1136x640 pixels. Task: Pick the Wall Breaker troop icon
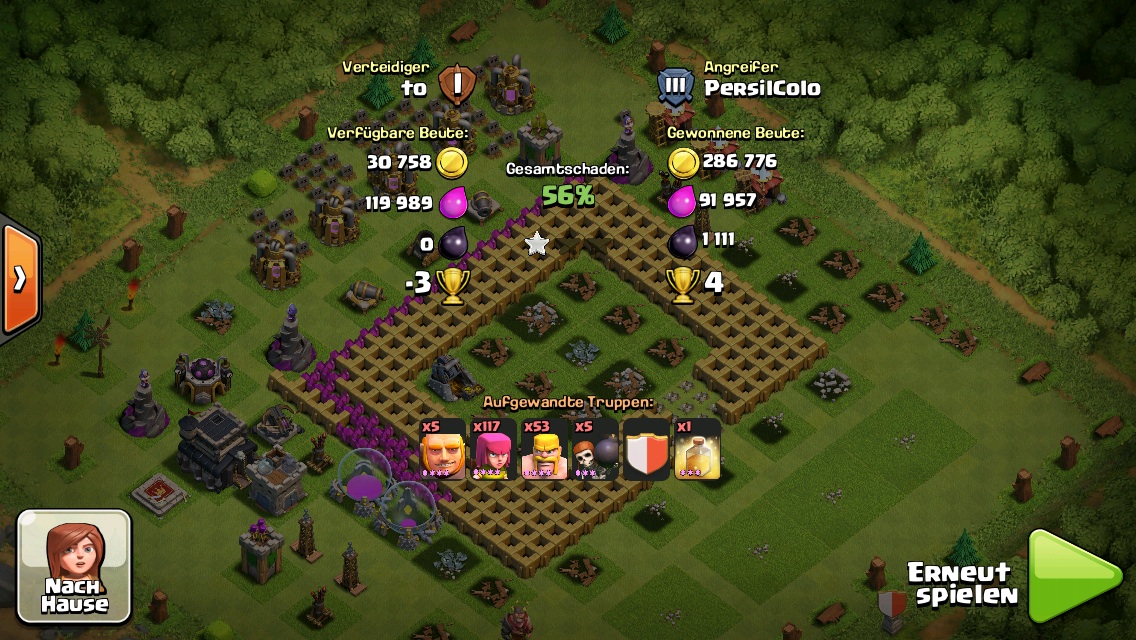pyautogui.click(x=594, y=448)
